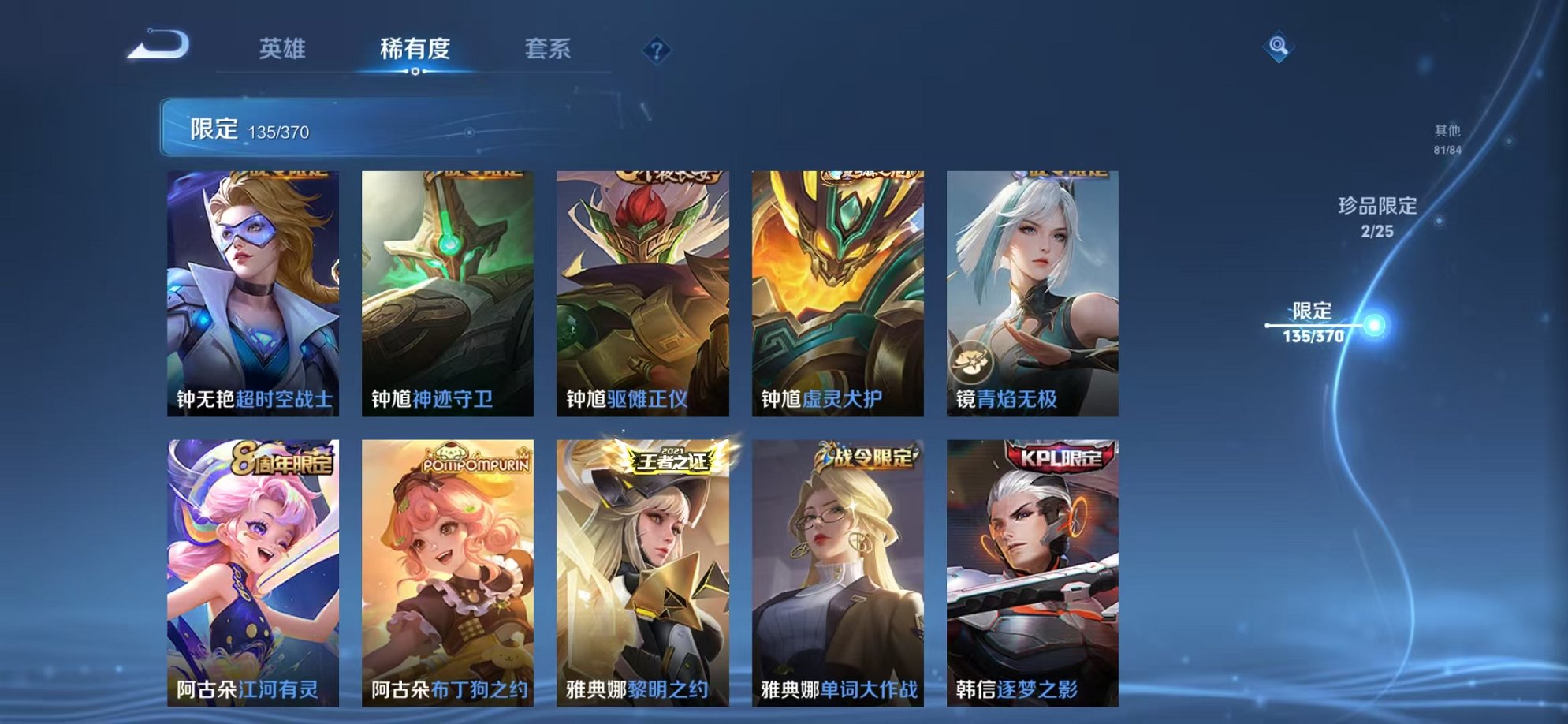The height and width of the screenshot is (724, 1568).
Task: Switch to the 套系 tab
Action: (549, 49)
